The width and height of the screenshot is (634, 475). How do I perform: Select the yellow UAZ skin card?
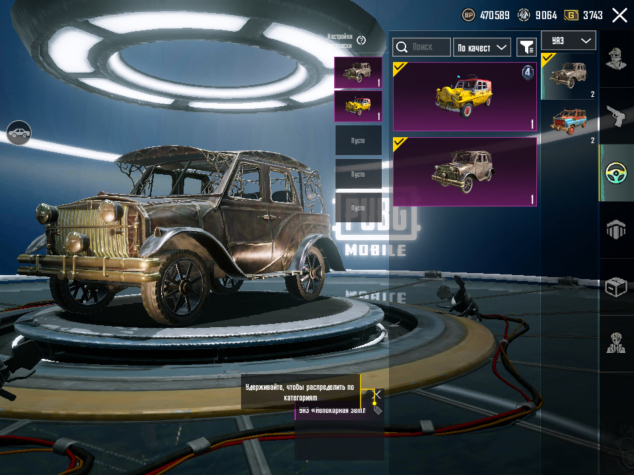click(464, 96)
